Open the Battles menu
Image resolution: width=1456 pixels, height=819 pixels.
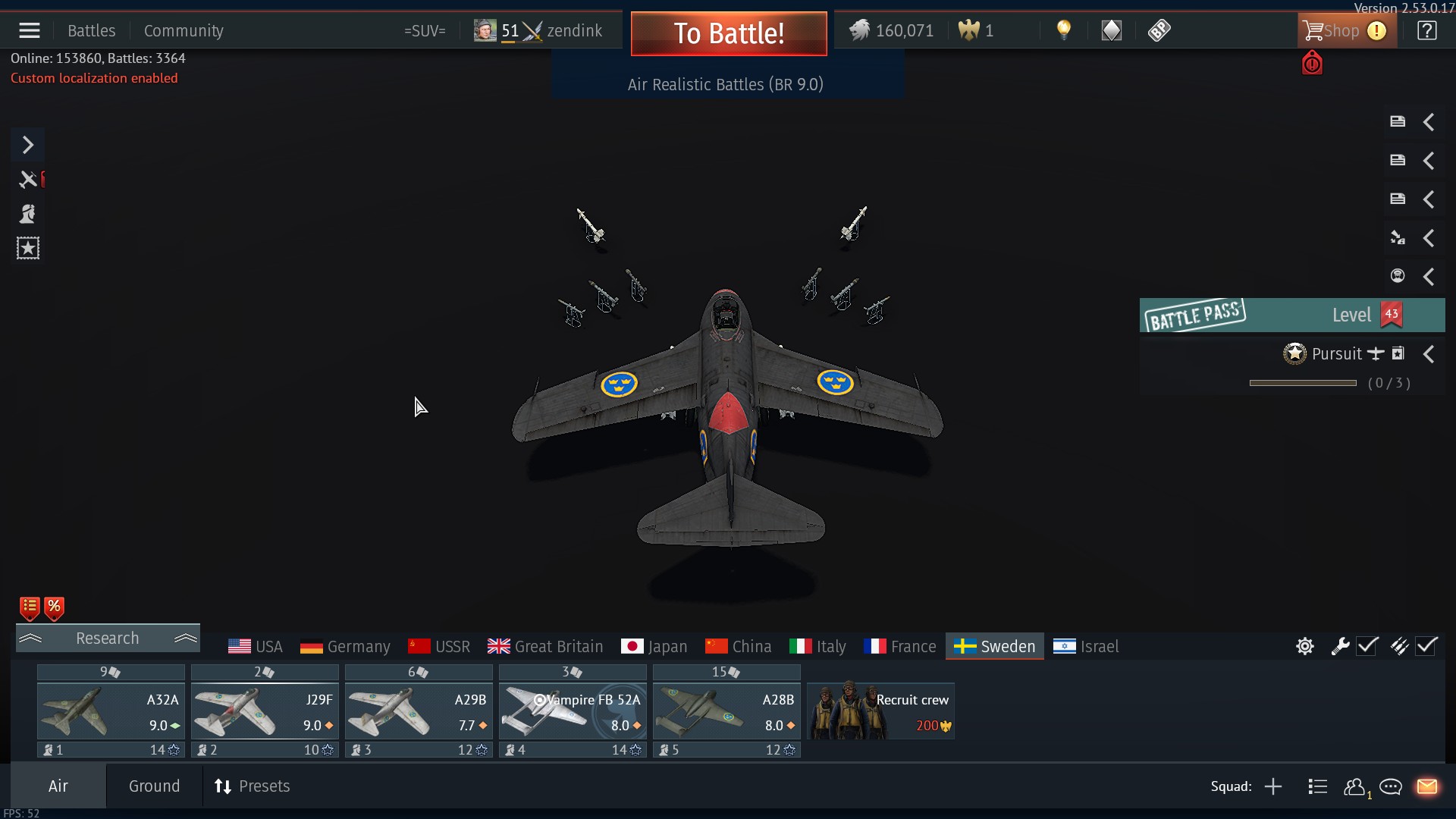[91, 31]
